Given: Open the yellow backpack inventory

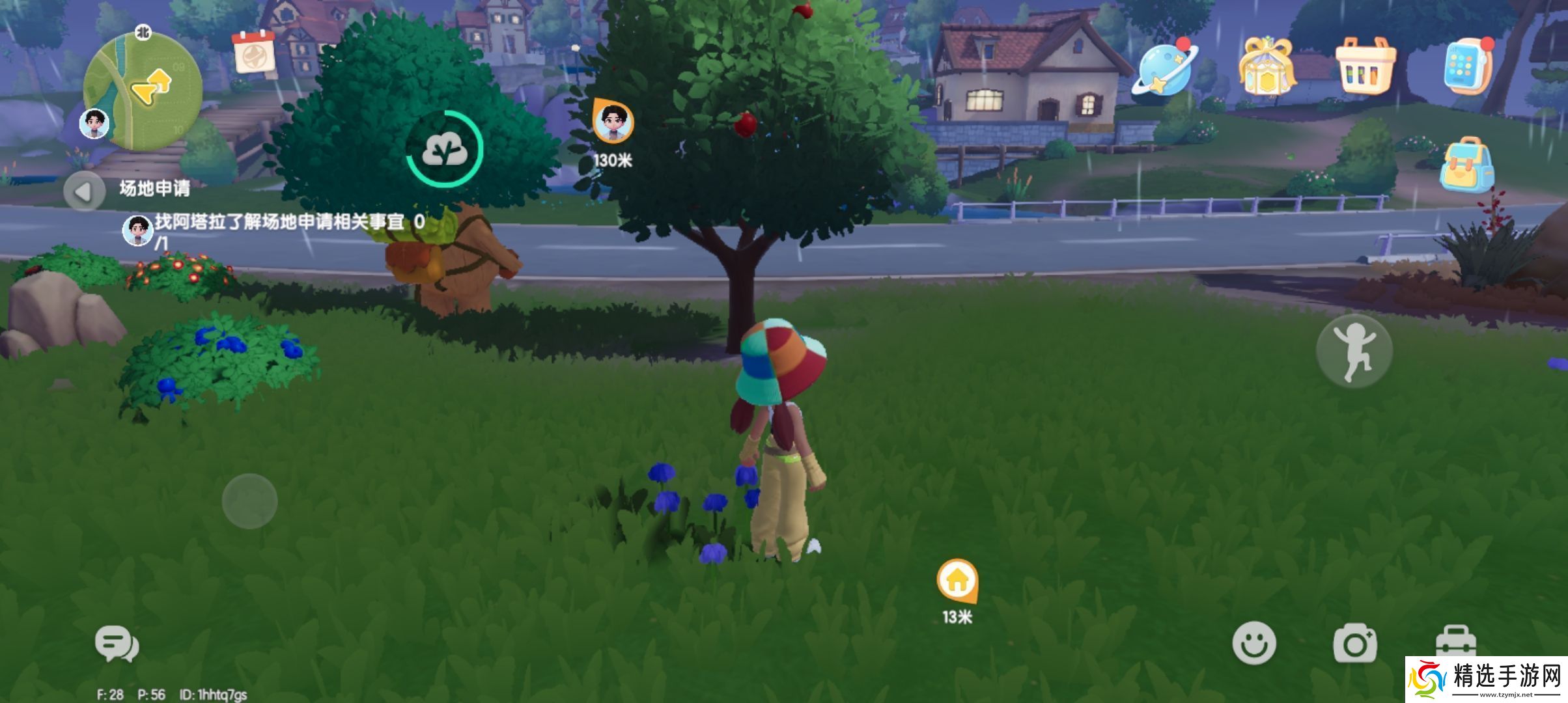Looking at the screenshot, I should tap(1466, 165).
